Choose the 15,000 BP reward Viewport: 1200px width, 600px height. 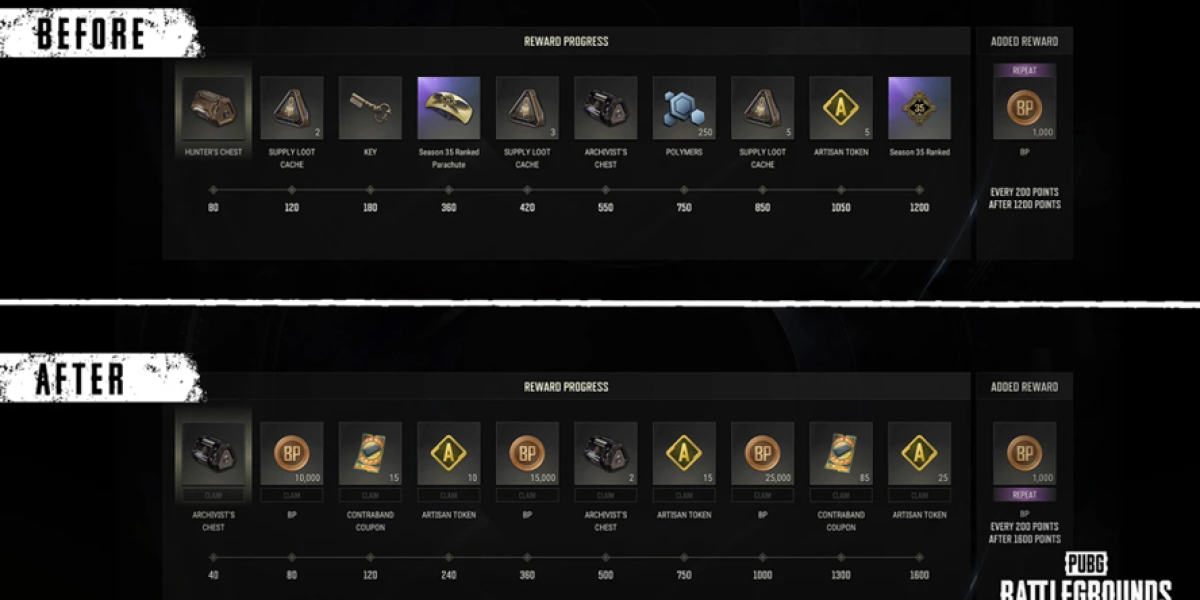click(x=527, y=453)
